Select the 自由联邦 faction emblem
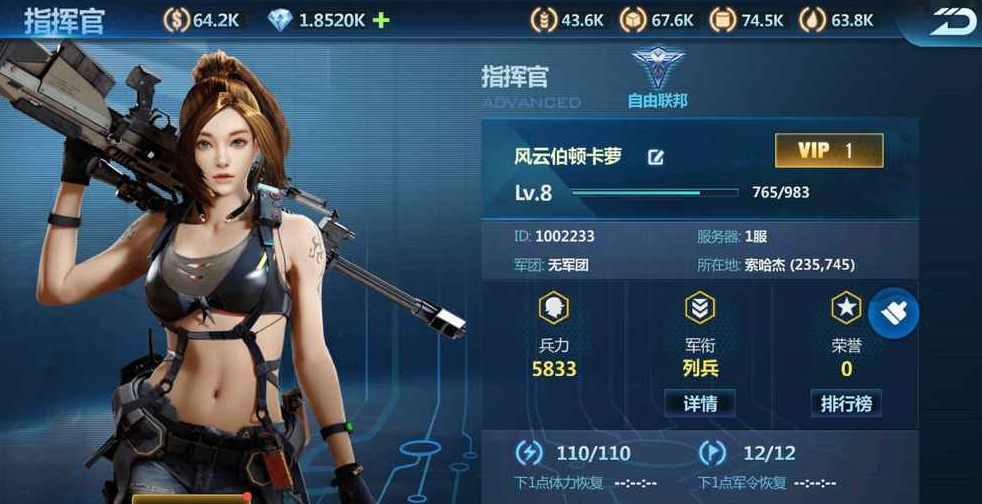 657,72
